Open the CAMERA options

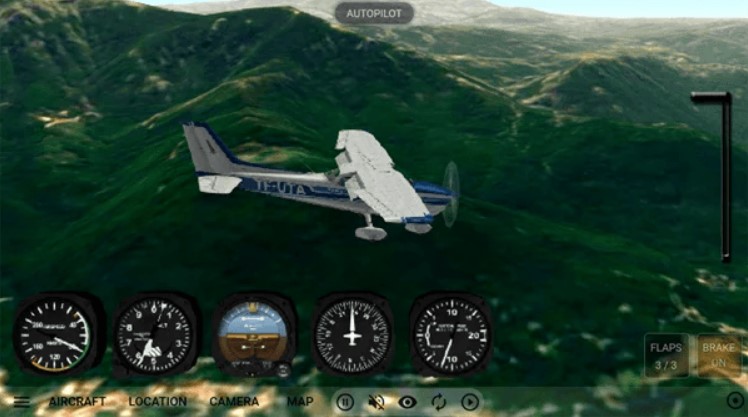pyautogui.click(x=234, y=402)
